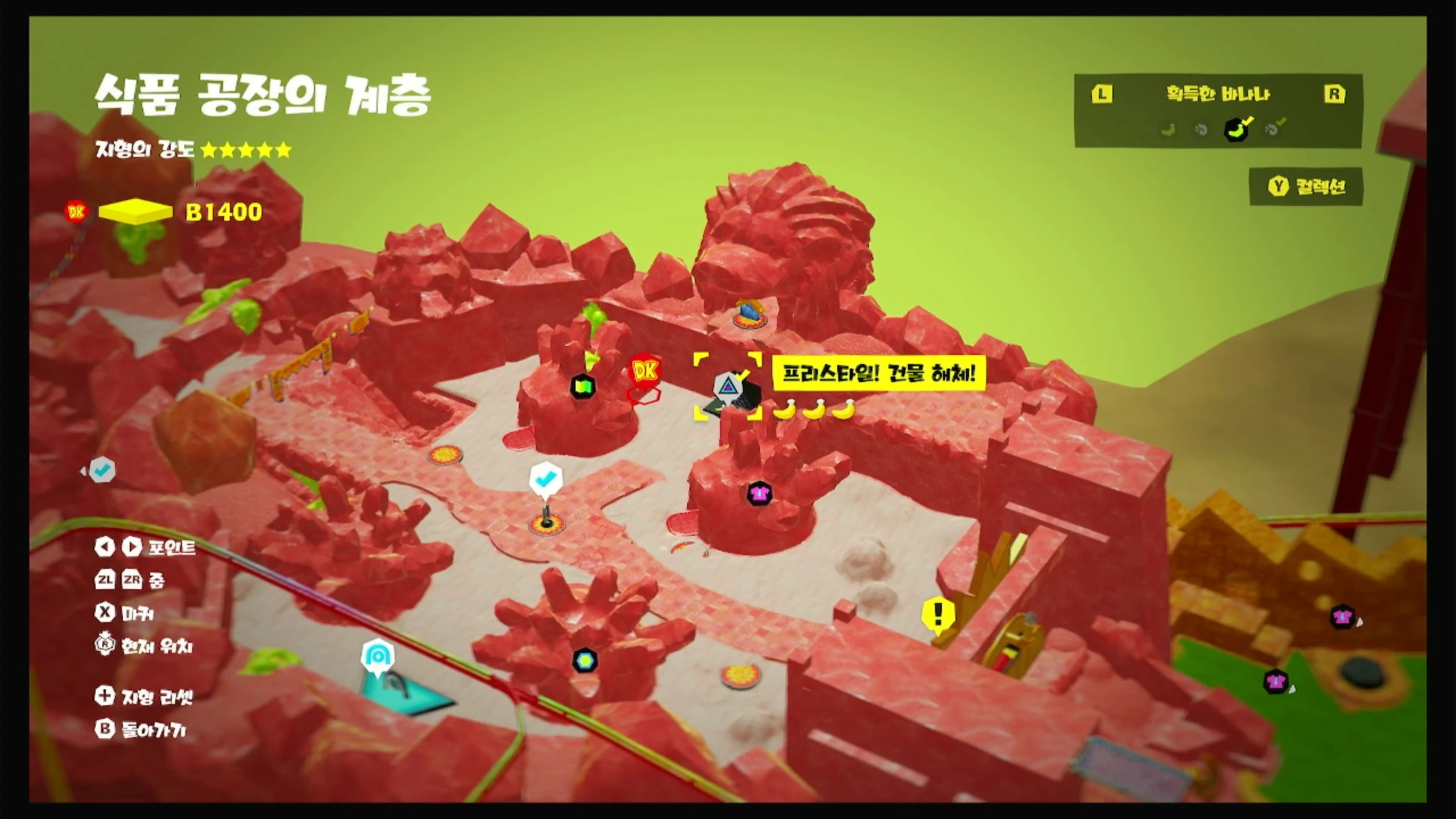This screenshot has width=1456, height=819.
Task: Choose the pink shirt marker on hand statue
Action: click(x=759, y=493)
